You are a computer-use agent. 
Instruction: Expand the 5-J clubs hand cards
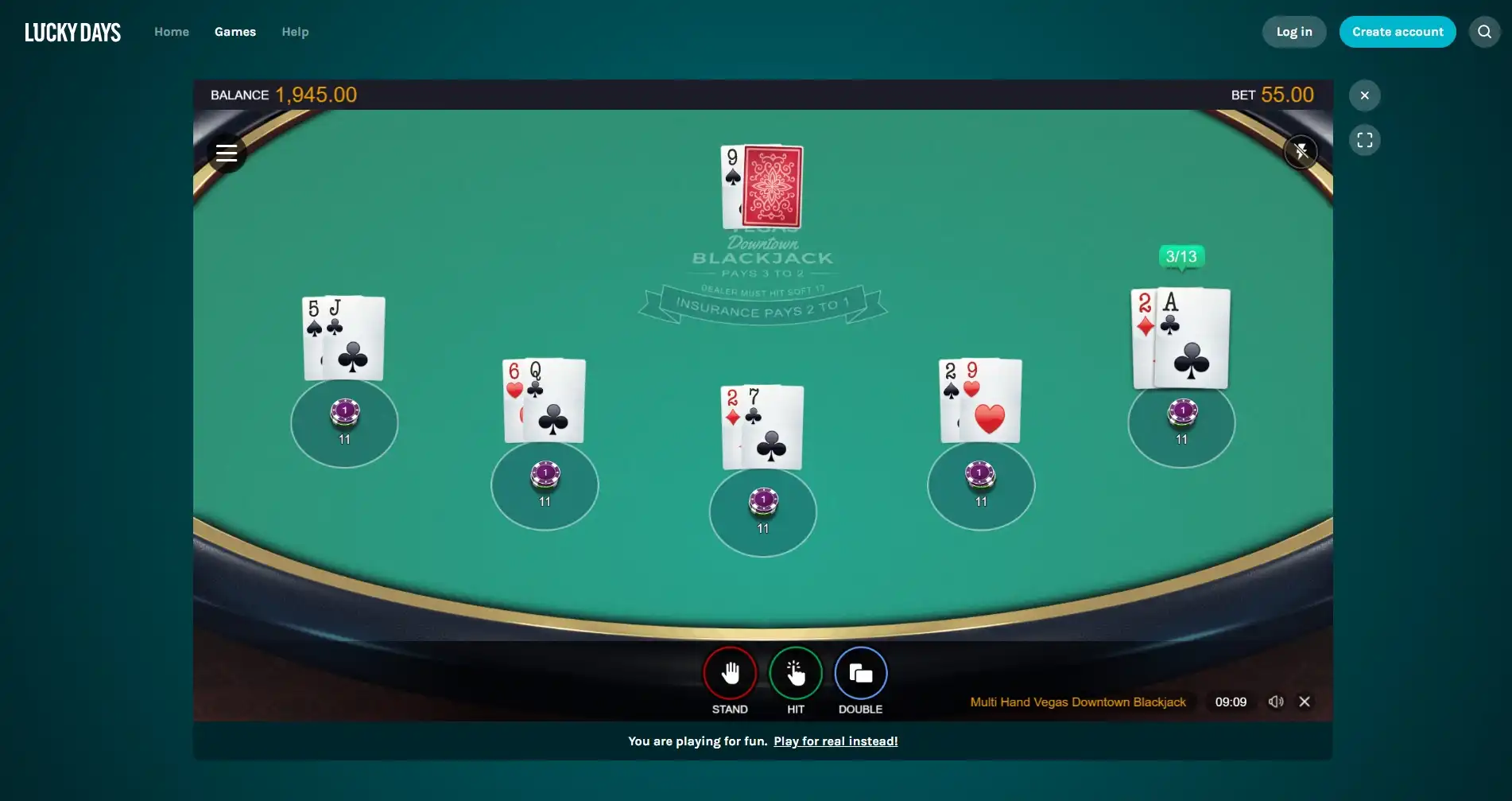[343, 338]
